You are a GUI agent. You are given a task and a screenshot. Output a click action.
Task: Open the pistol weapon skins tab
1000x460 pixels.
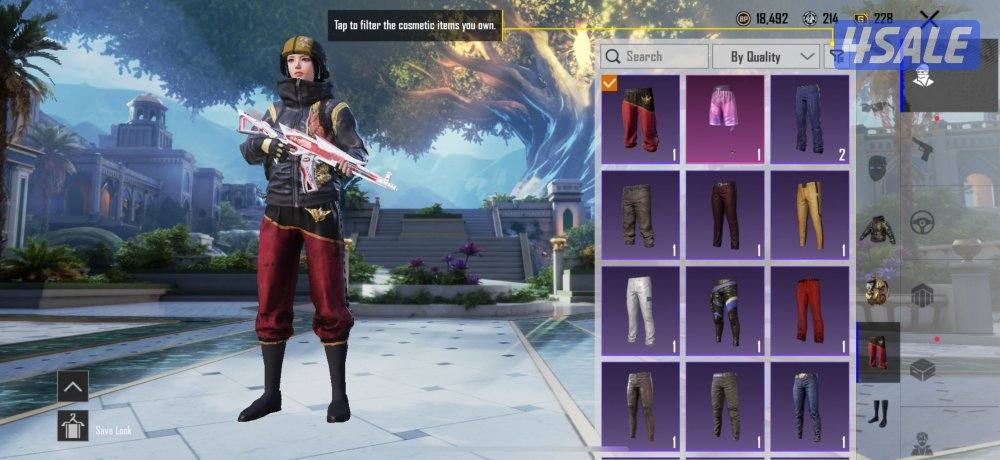pyautogui.click(x=923, y=150)
